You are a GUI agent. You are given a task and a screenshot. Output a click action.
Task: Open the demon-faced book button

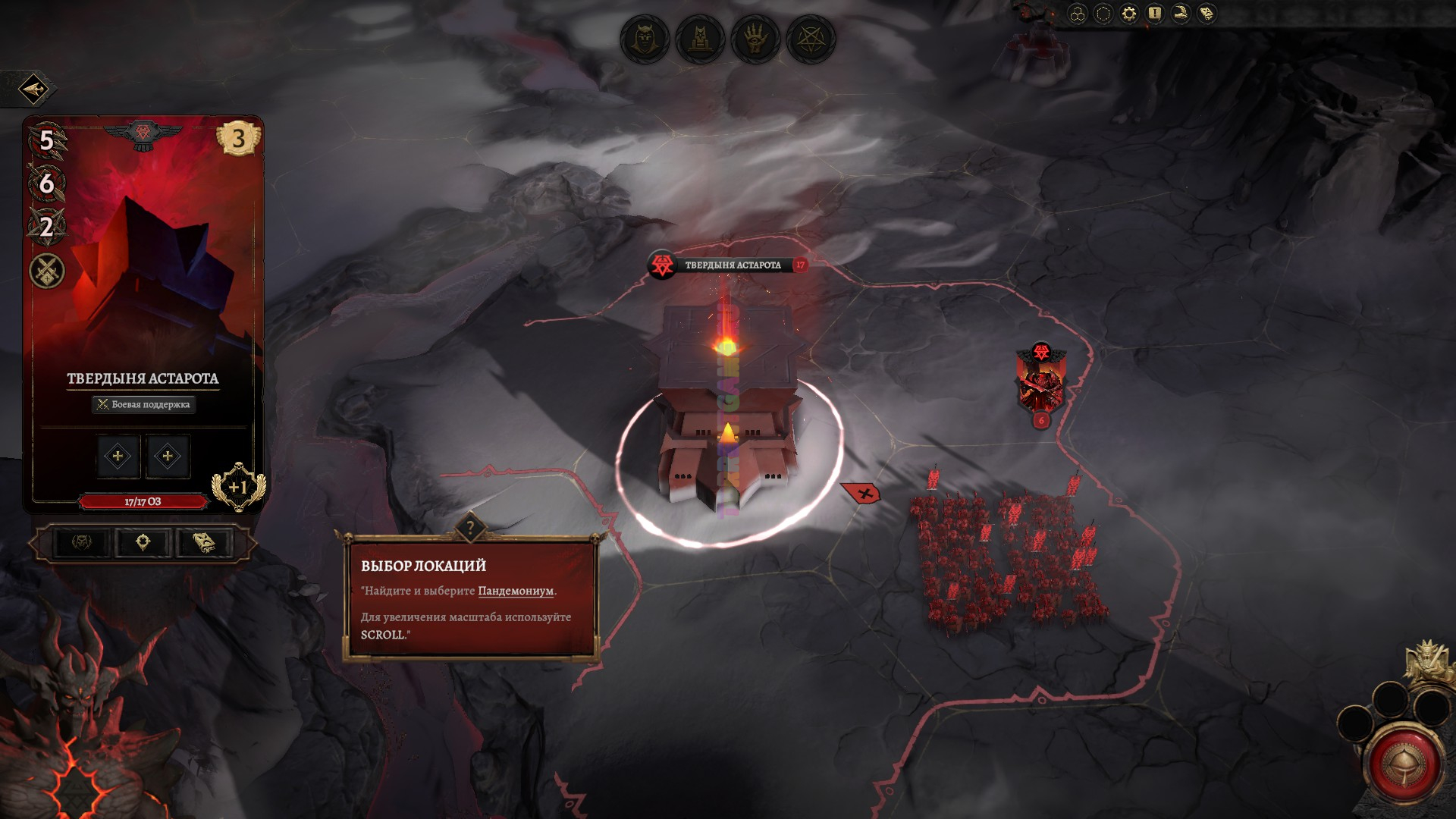(x=204, y=542)
